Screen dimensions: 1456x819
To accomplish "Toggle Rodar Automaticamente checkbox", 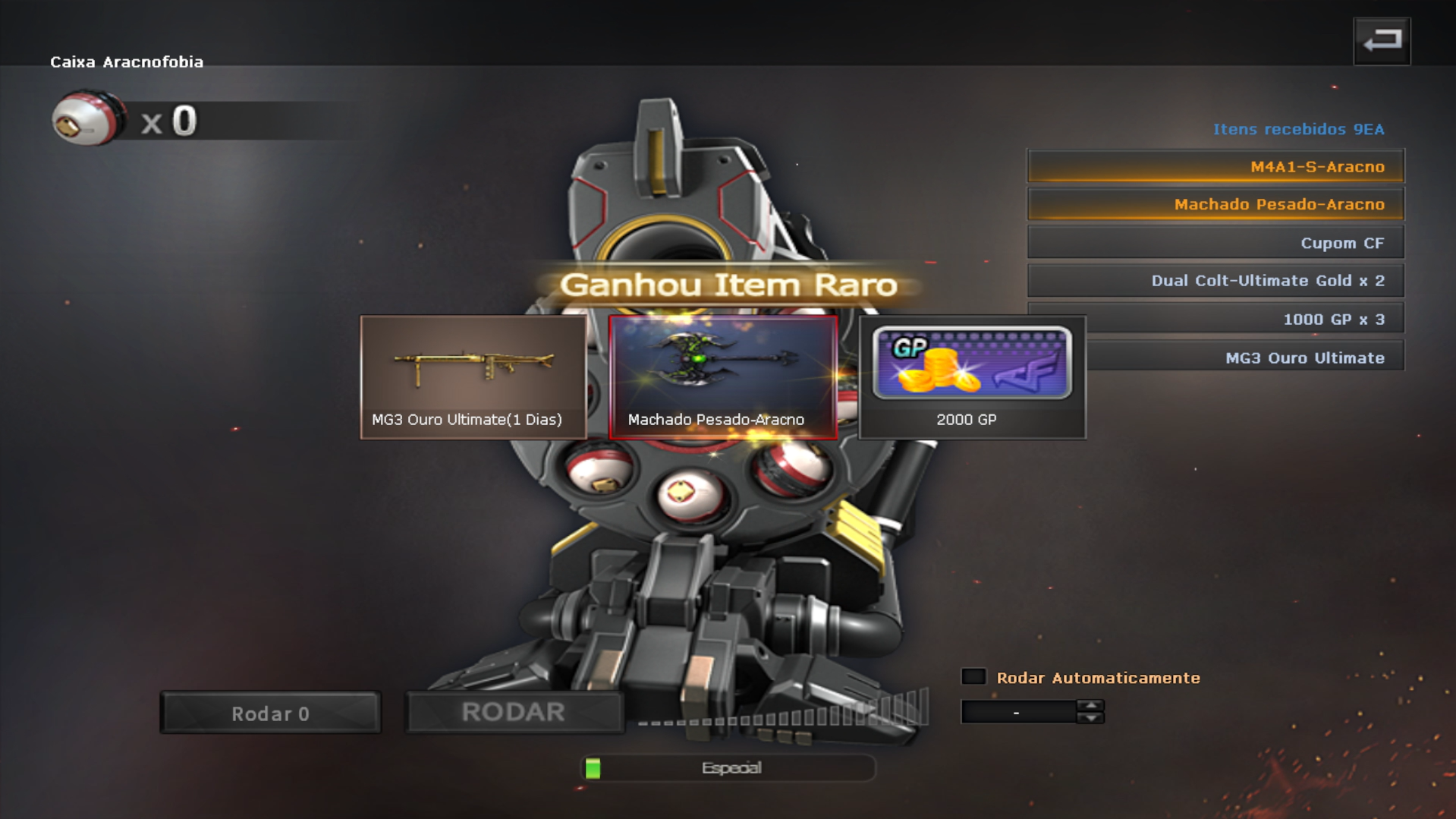I will 973,677.
